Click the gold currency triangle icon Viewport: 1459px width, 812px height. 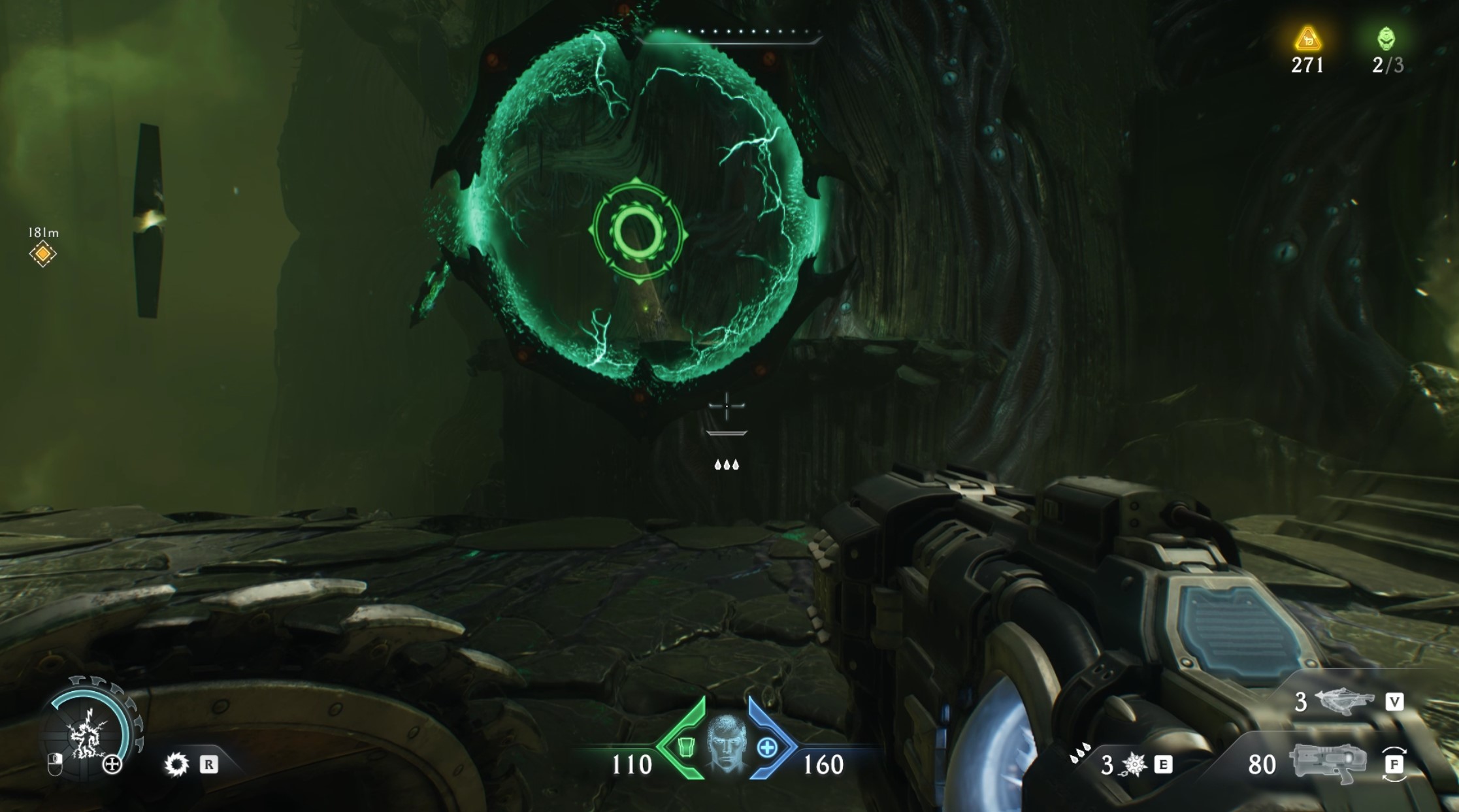tap(1307, 40)
